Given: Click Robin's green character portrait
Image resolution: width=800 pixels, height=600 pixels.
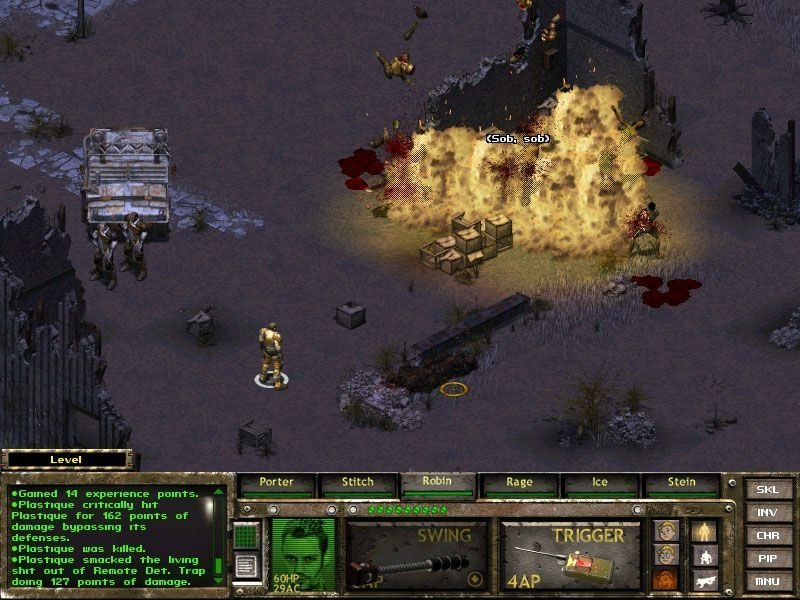Looking at the screenshot, I should pos(301,551).
